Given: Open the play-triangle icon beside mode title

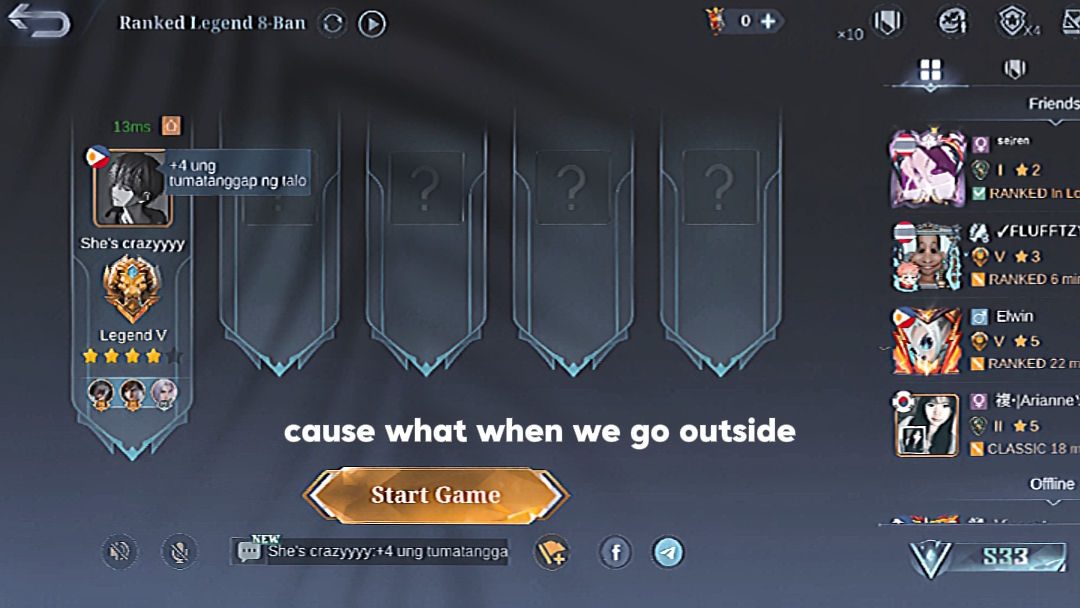Looking at the screenshot, I should 372,23.
